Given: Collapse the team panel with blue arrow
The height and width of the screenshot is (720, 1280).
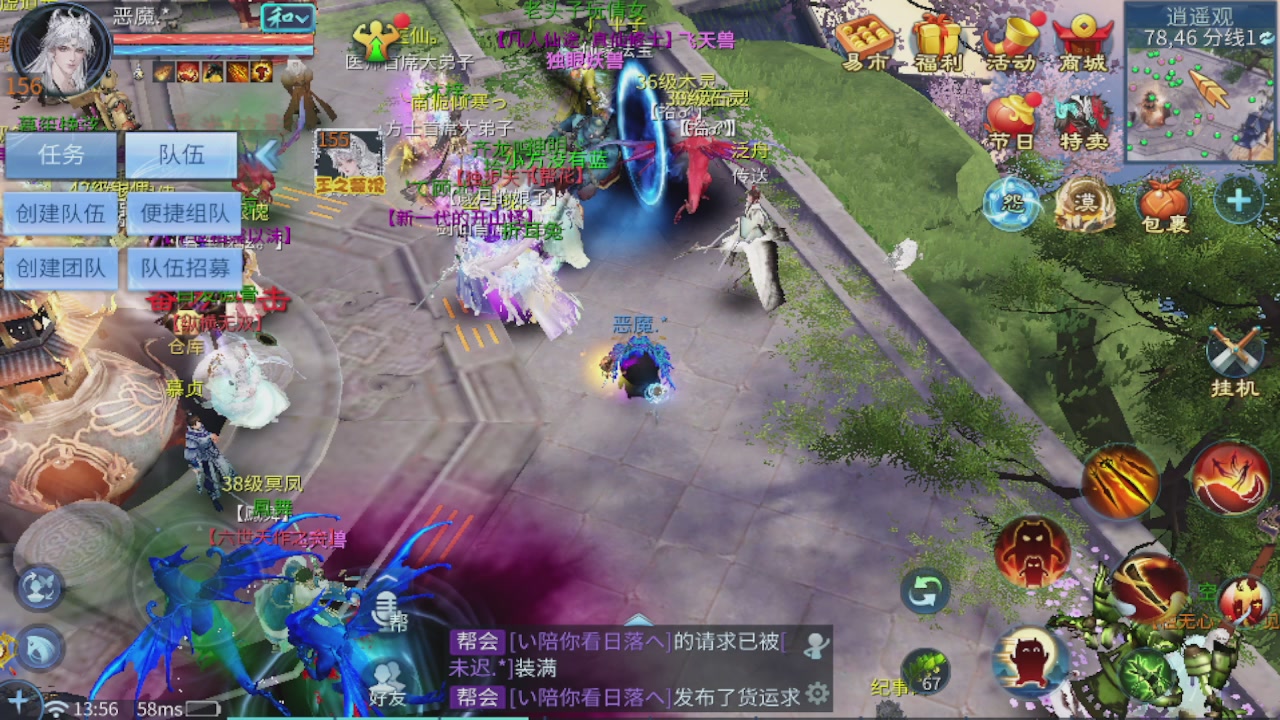Looking at the screenshot, I should (x=266, y=155).
